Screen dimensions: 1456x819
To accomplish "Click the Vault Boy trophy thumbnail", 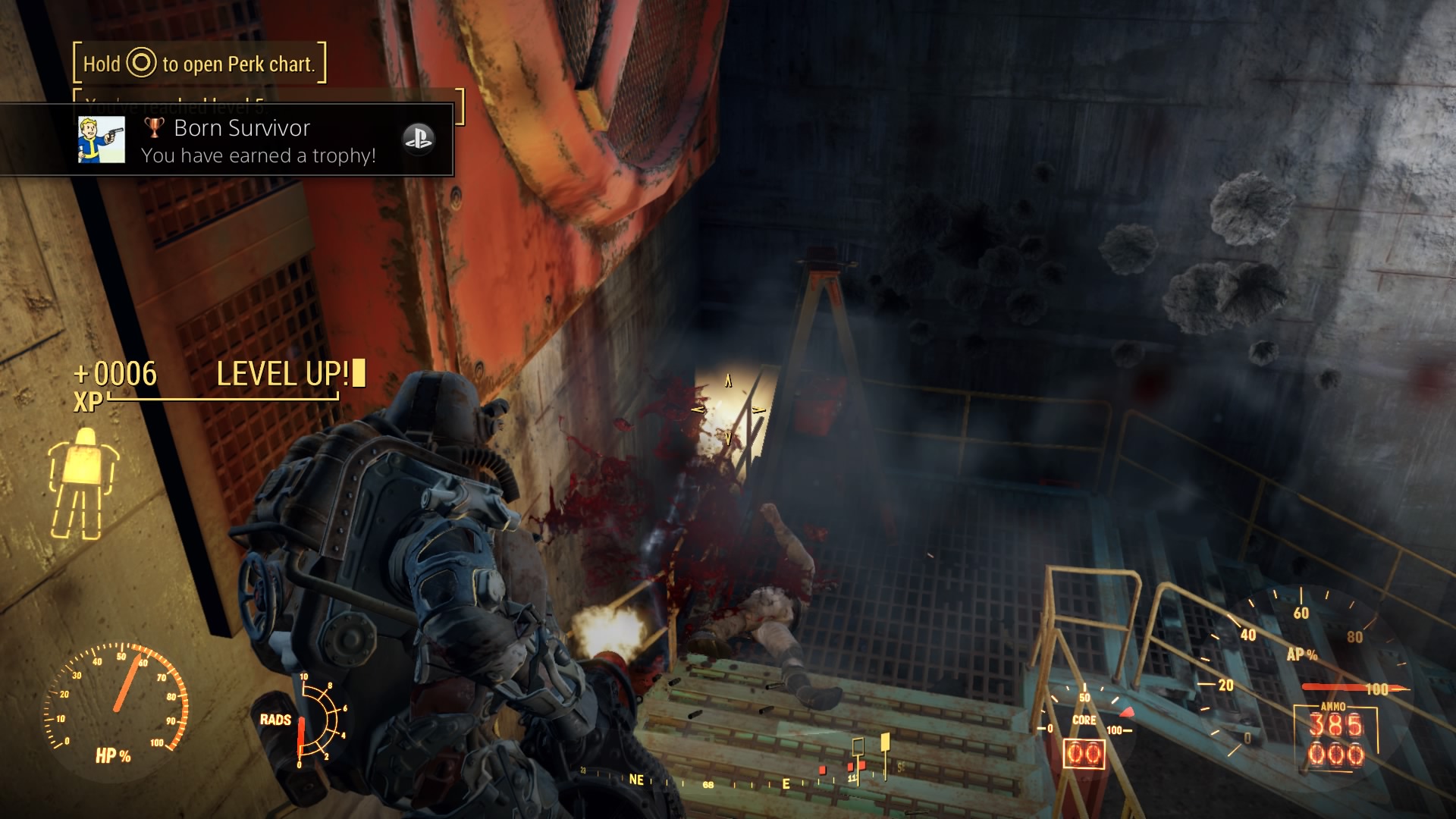I will (102, 140).
